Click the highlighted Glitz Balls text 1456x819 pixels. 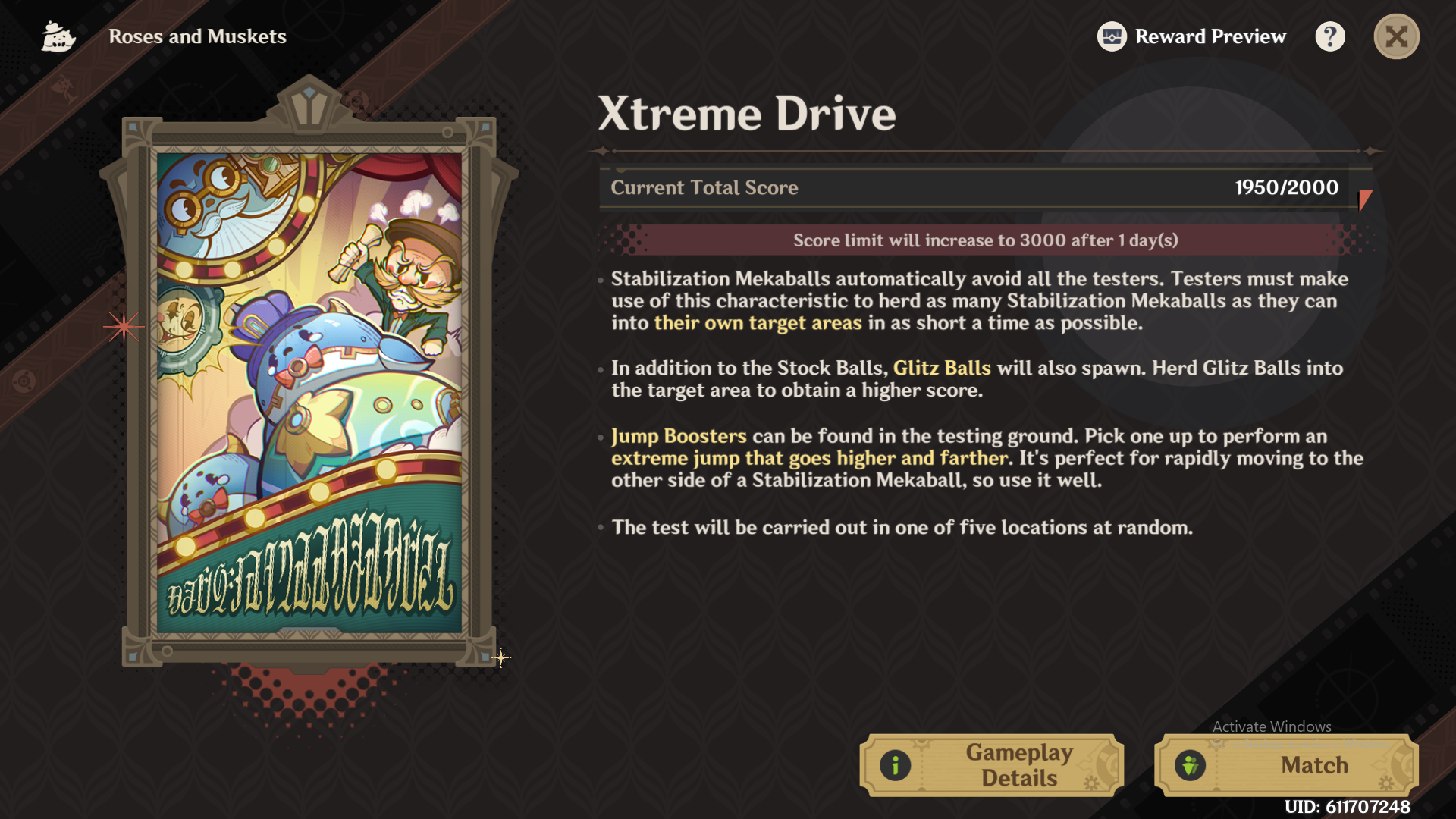941,369
